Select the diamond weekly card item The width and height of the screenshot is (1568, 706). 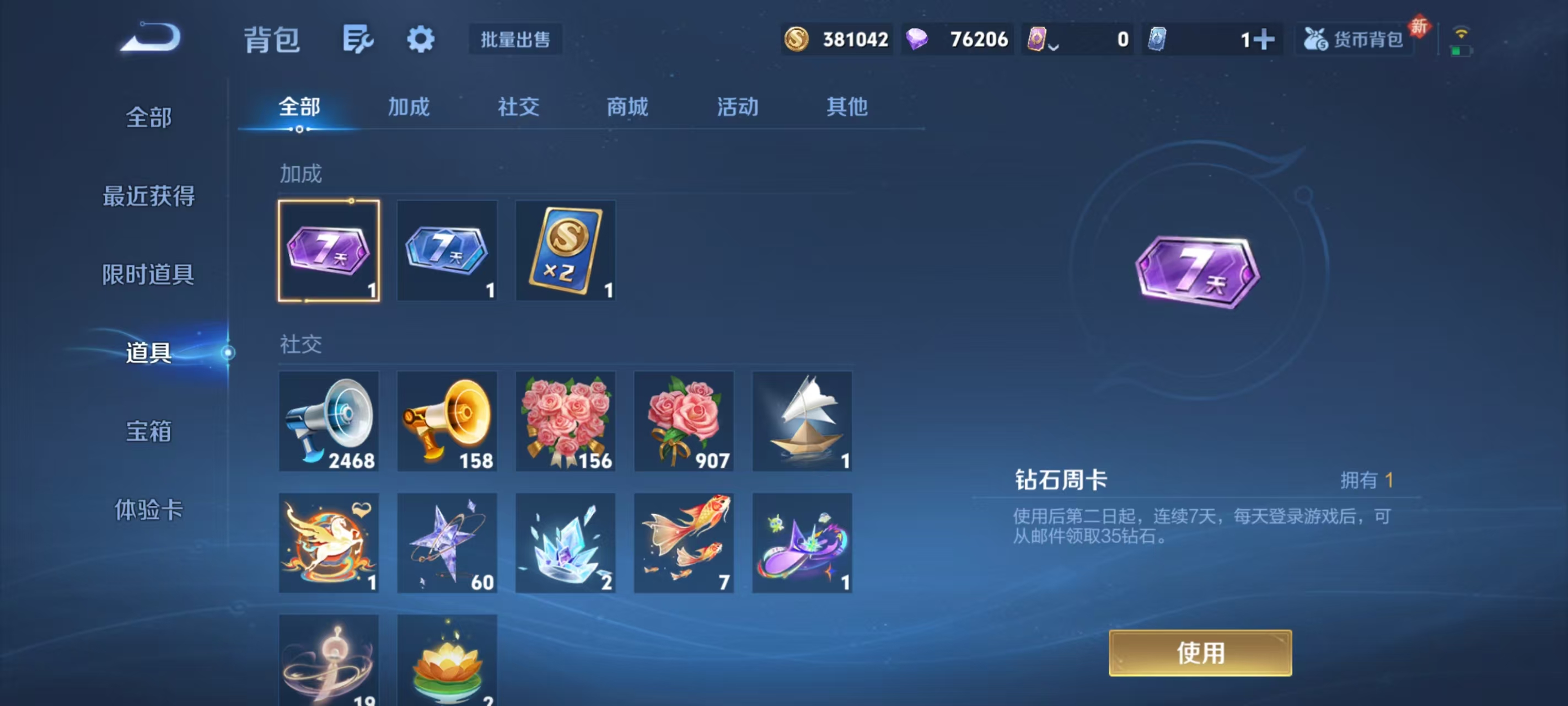[328, 250]
